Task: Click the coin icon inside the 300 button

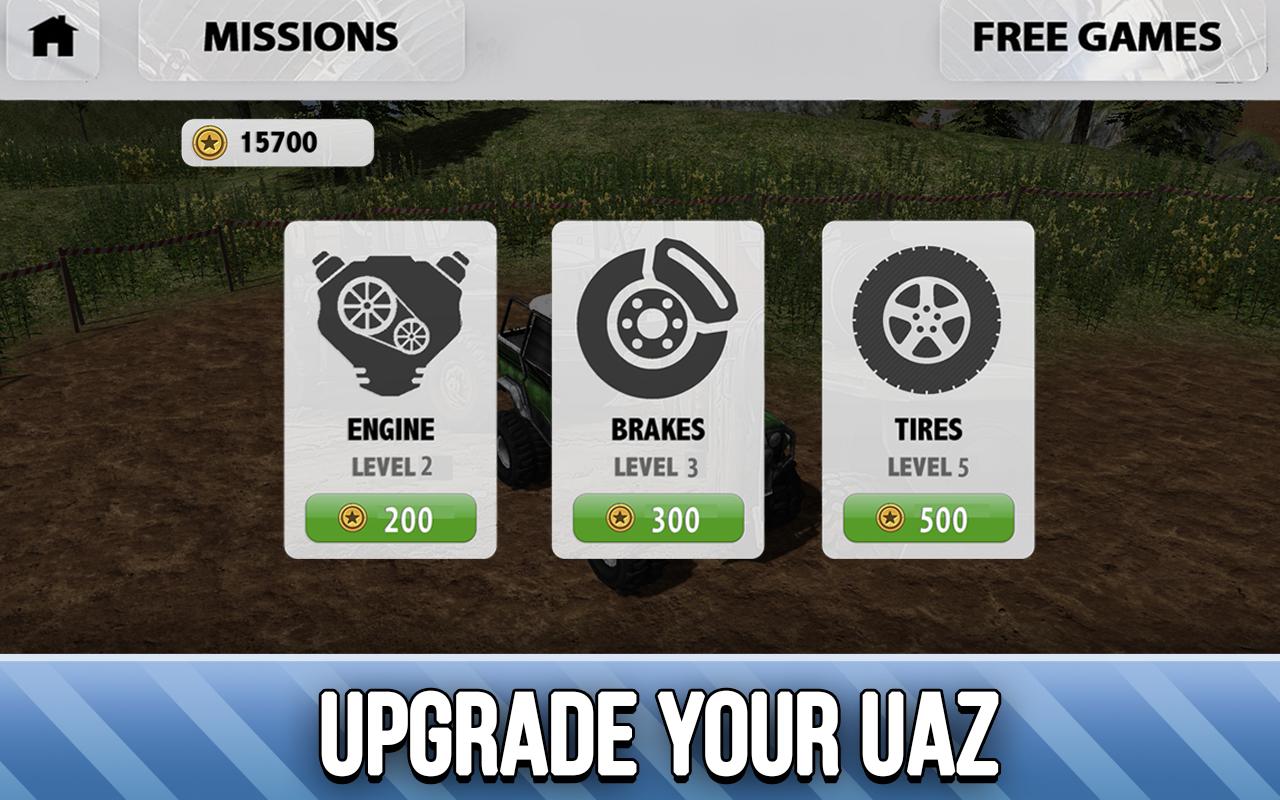Action: coord(620,517)
